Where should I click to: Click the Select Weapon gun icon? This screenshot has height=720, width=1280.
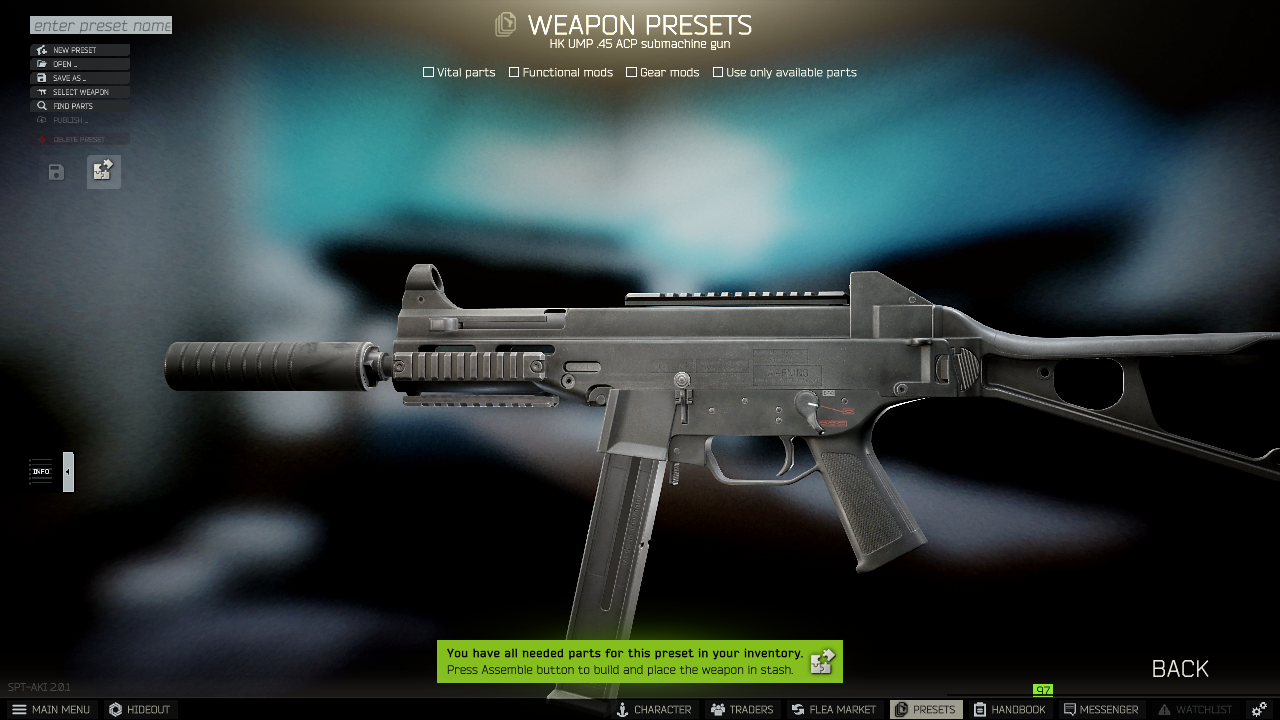tap(40, 91)
